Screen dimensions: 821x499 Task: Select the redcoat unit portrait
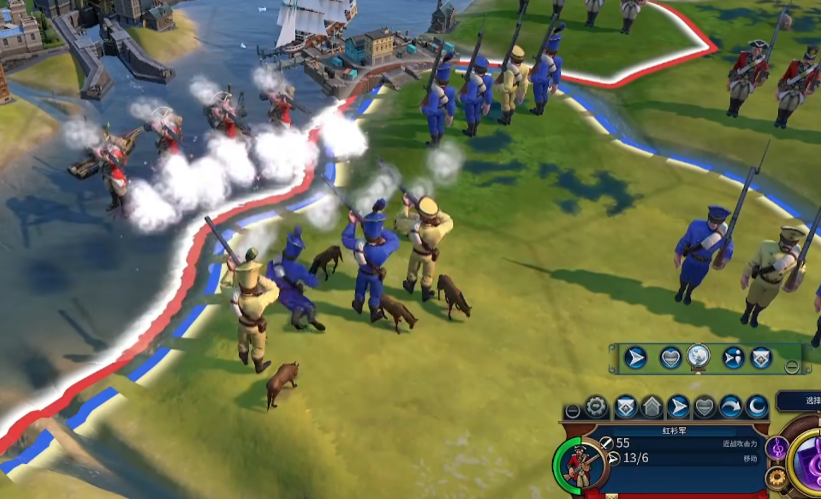(579, 465)
